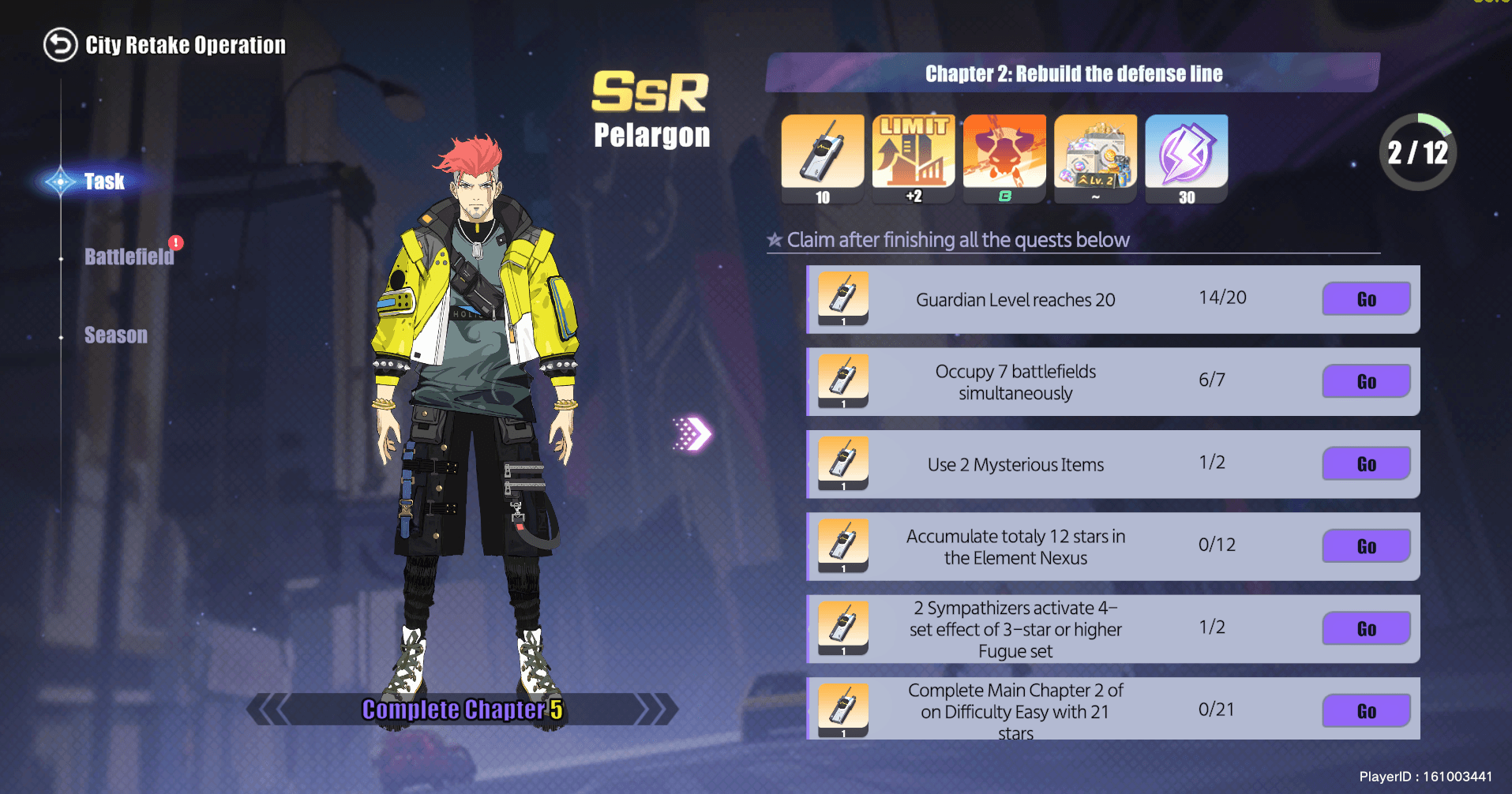1512x794 pixels.
Task: Click Go for Occupy 7 battlefields quest
Action: (1365, 381)
